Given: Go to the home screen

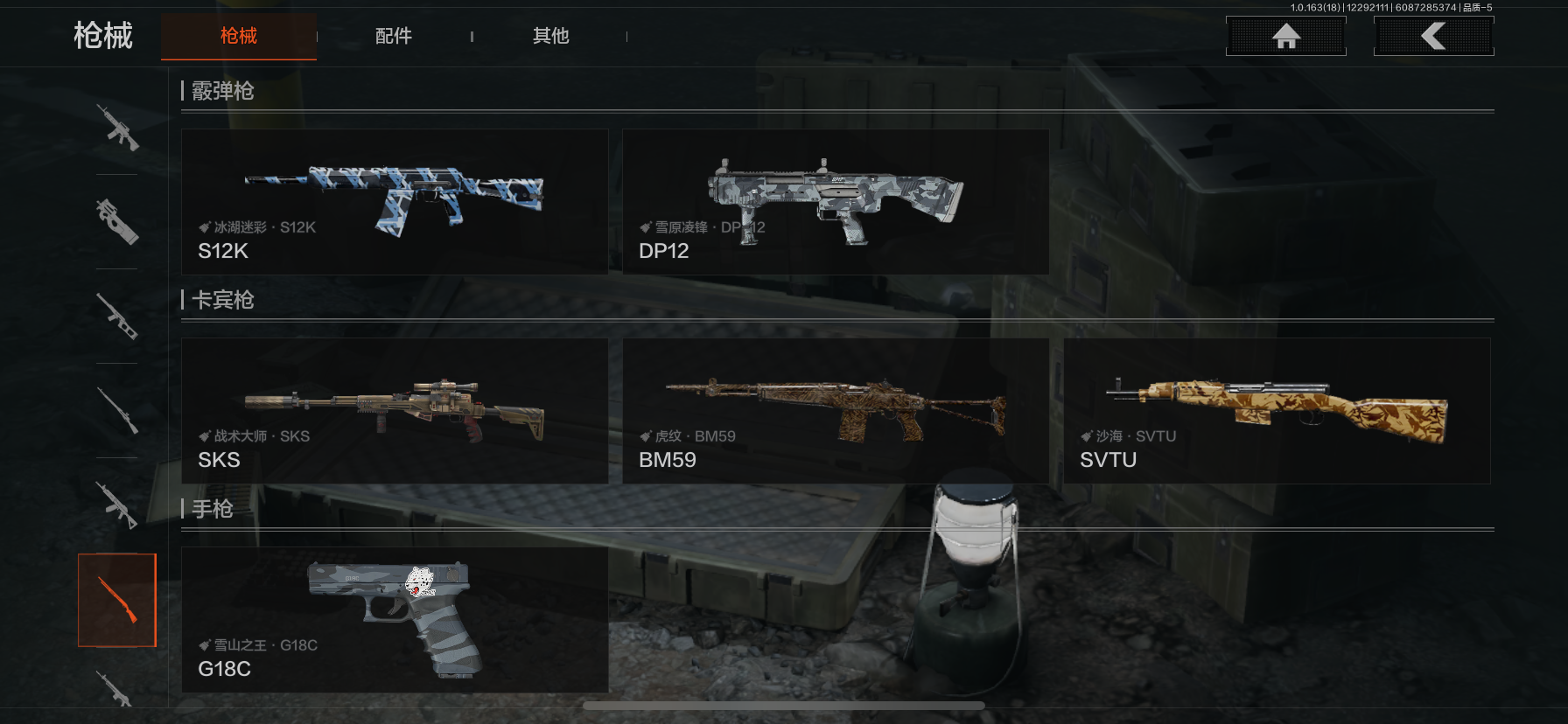Looking at the screenshot, I should click(1285, 37).
